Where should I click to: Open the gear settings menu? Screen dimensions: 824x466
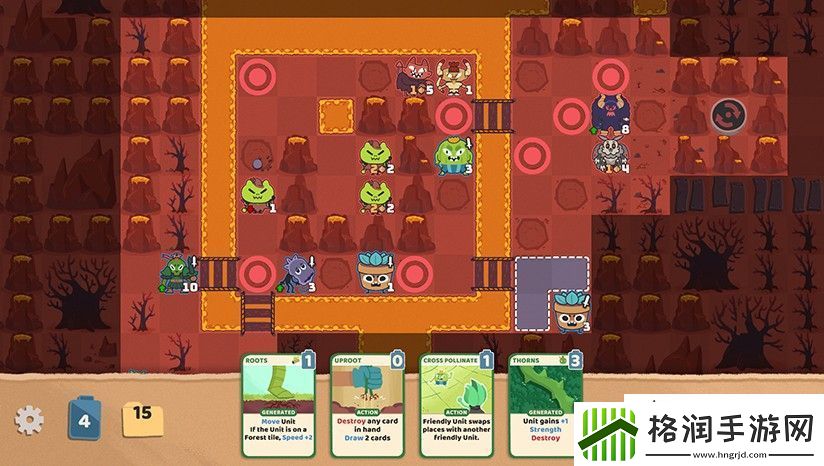click(x=29, y=420)
